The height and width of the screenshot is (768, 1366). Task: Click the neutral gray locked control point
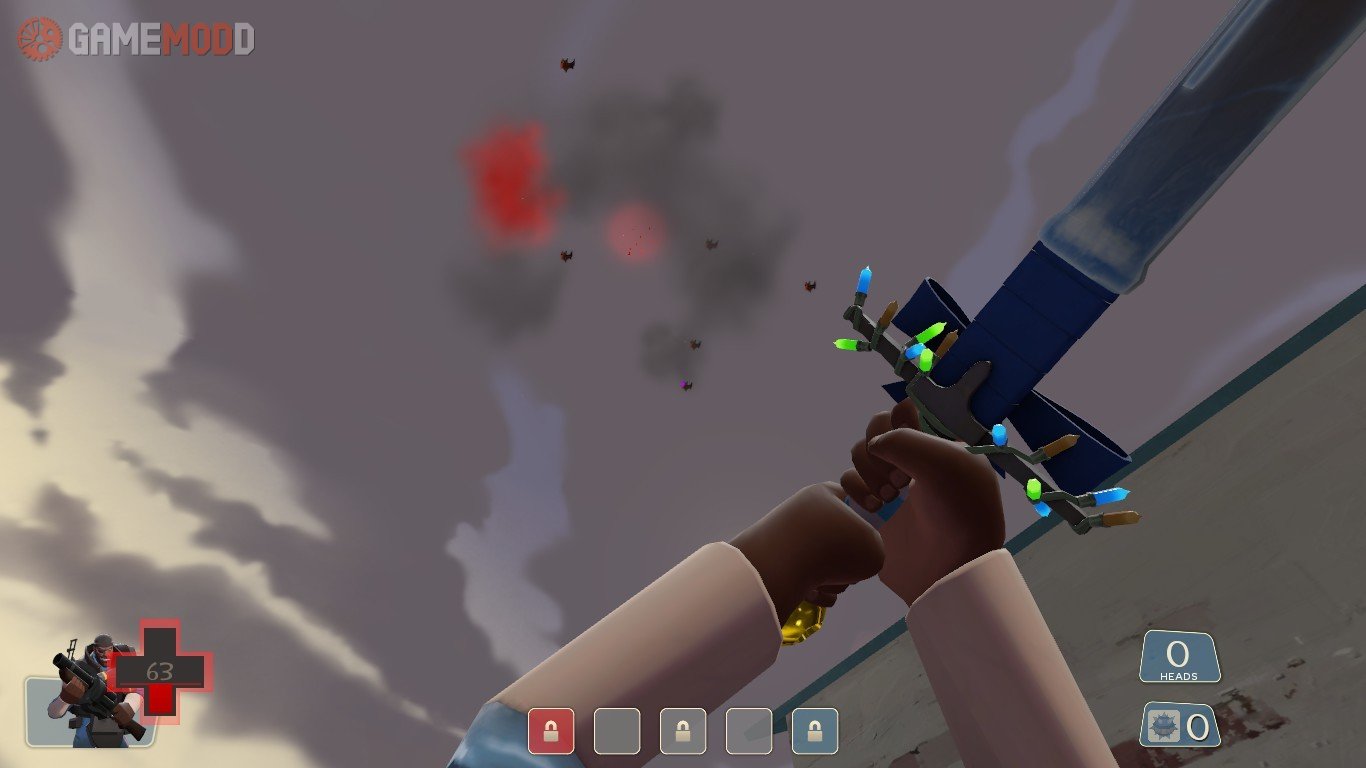(x=683, y=731)
